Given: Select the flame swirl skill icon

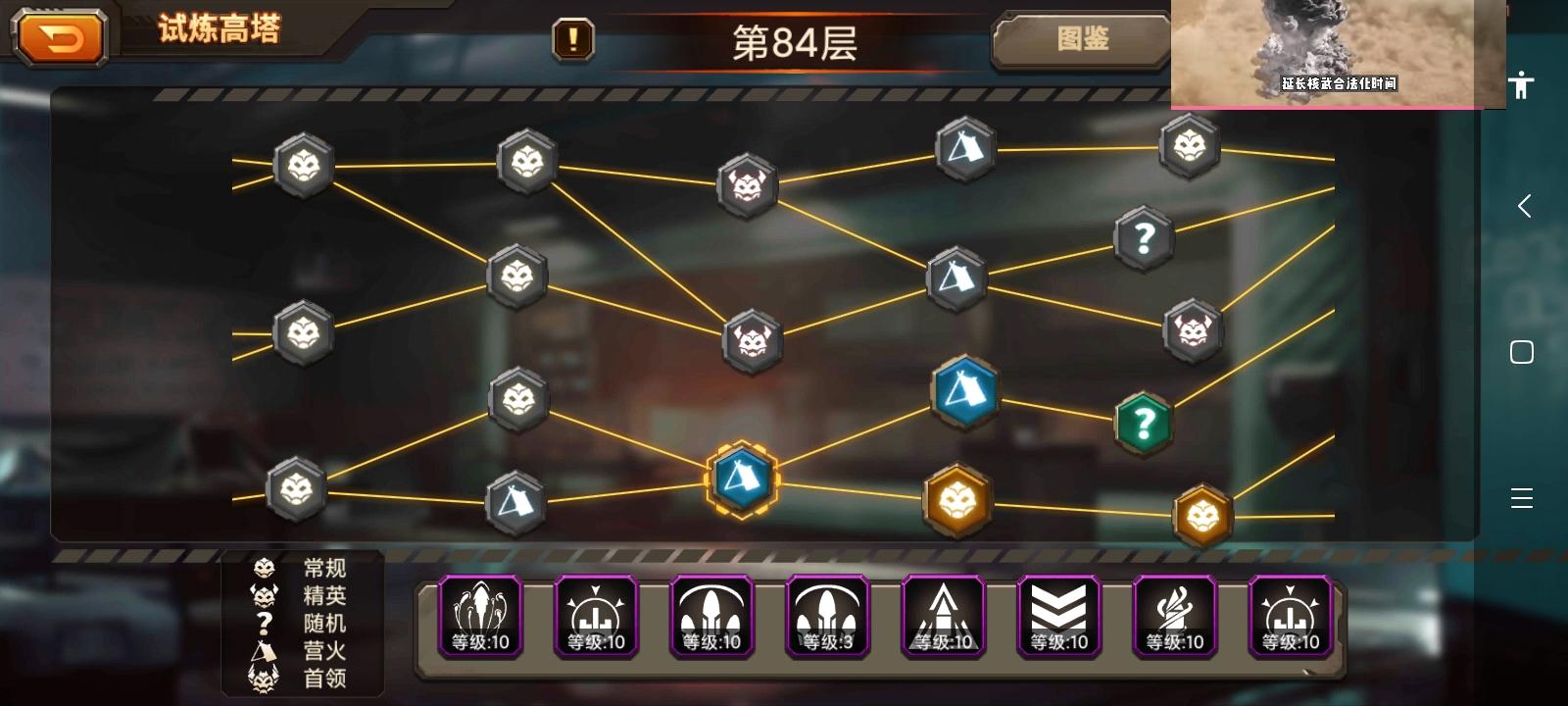Looking at the screenshot, I should coord(1173,616).
